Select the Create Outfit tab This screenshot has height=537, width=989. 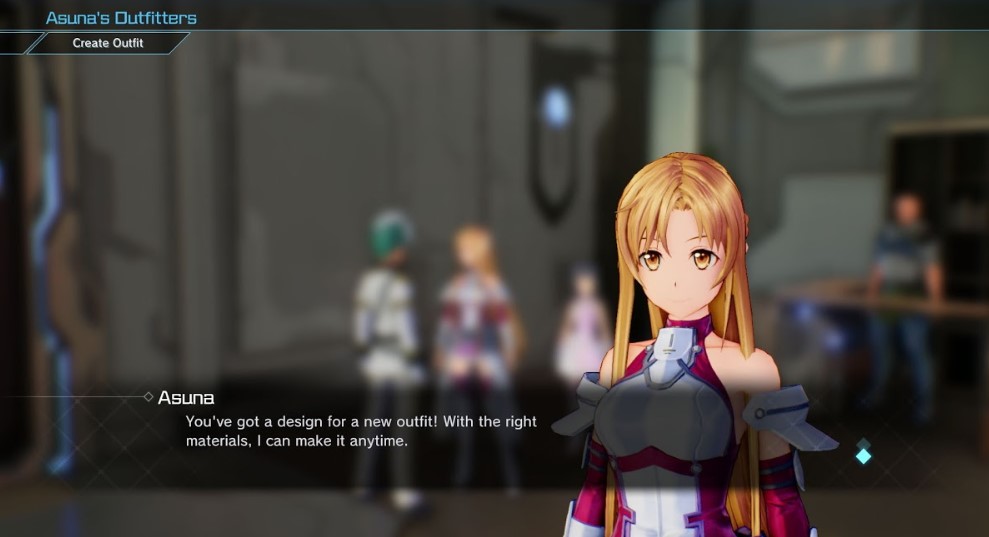click(108, 43)
